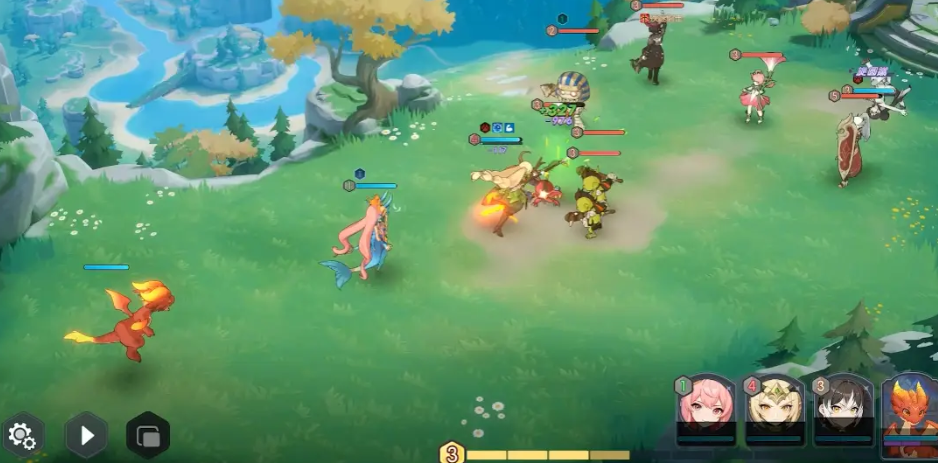Choose the blonde crowned hero card

[773, 410]
